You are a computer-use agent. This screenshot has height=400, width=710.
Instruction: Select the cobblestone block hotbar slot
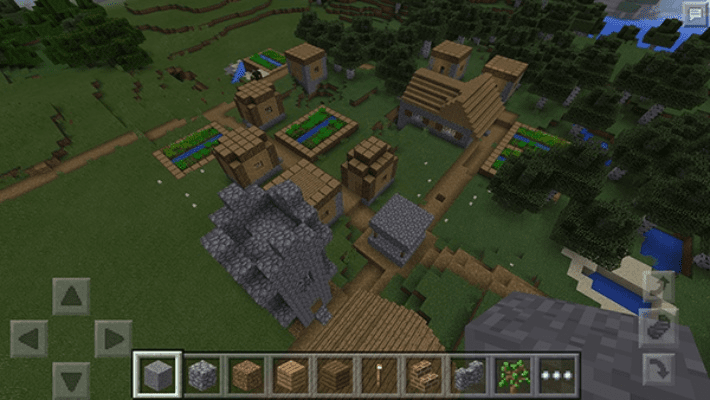[203, 375]
